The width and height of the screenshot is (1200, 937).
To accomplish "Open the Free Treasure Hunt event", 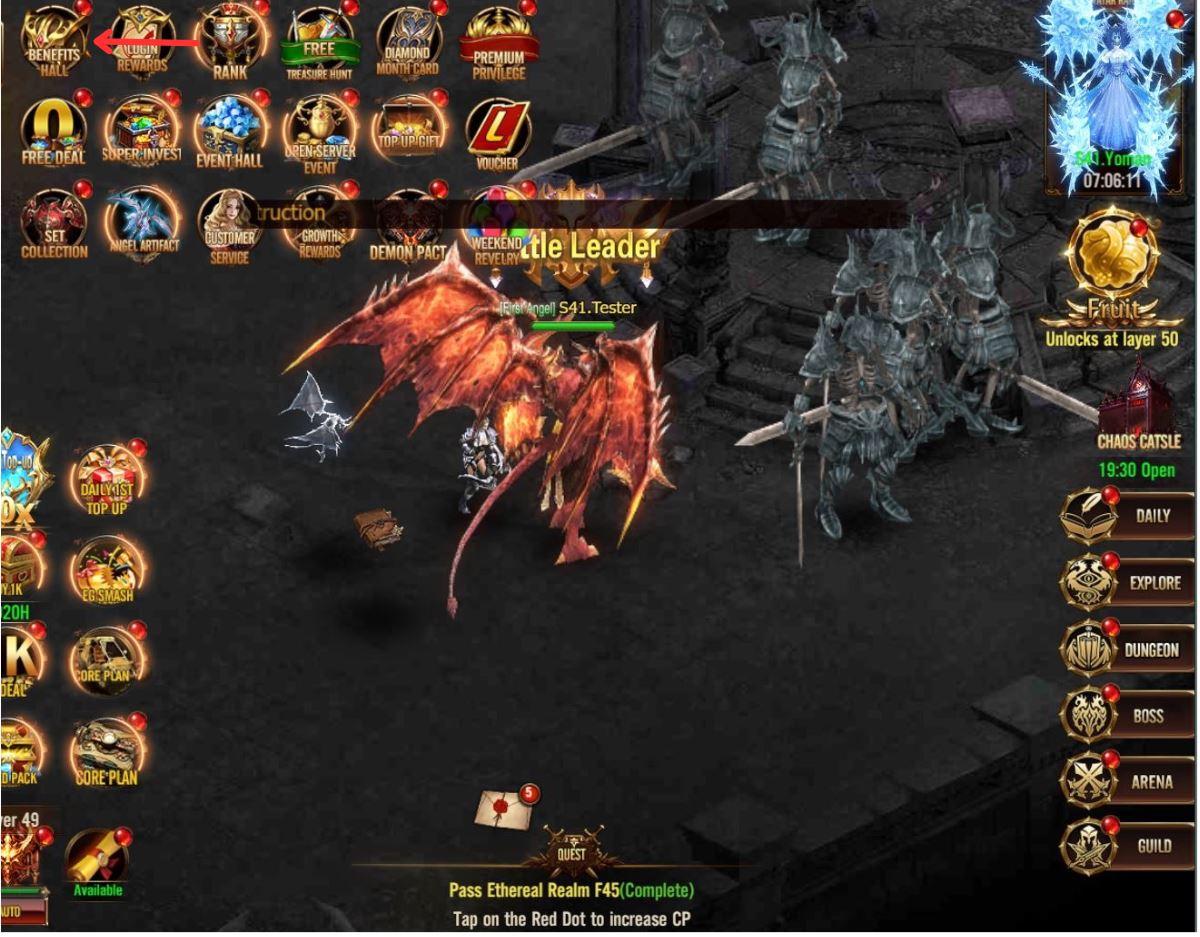I will coord(319,42).
